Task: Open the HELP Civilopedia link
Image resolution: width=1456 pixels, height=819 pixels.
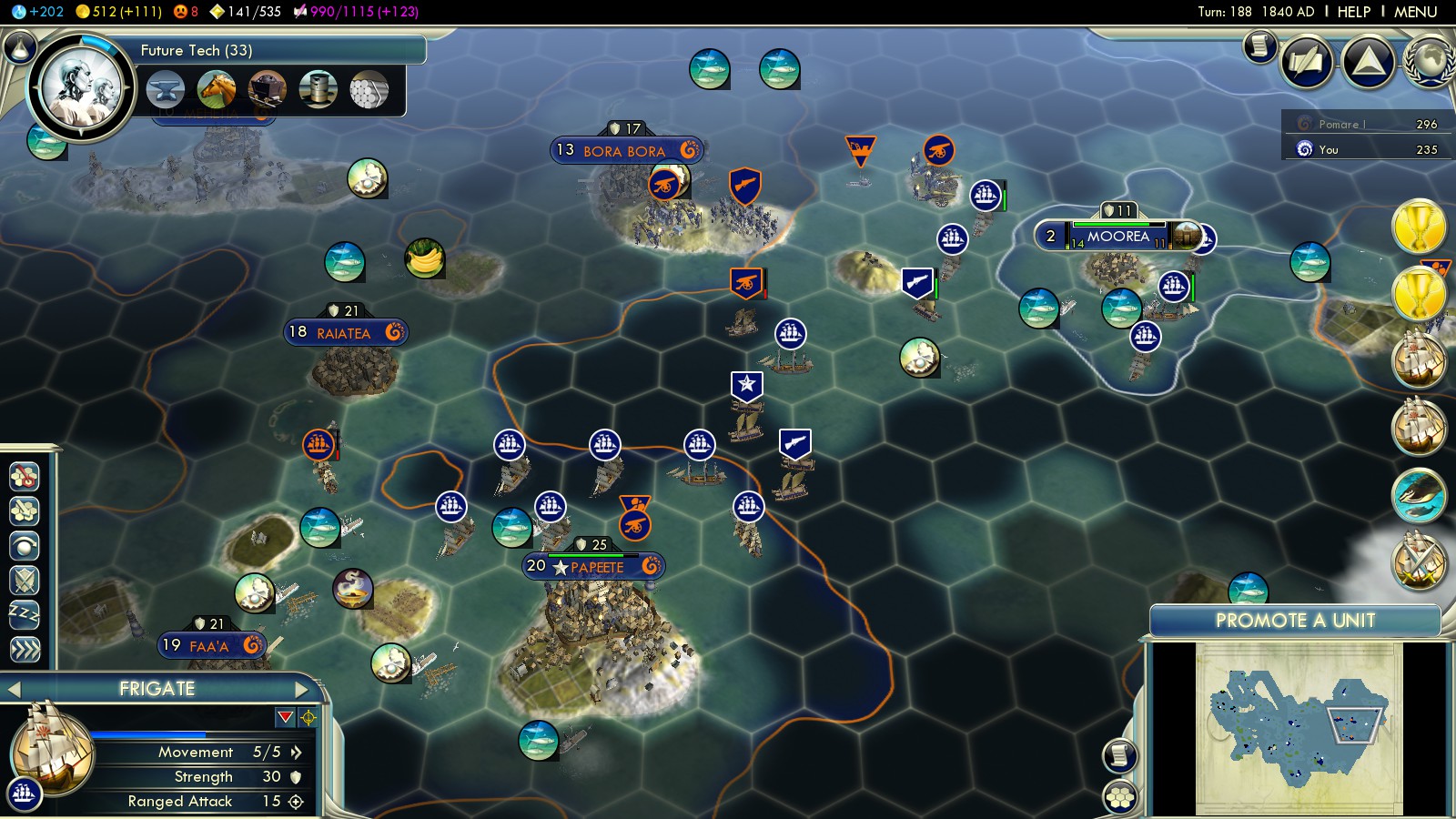Action: (1353, 12)
